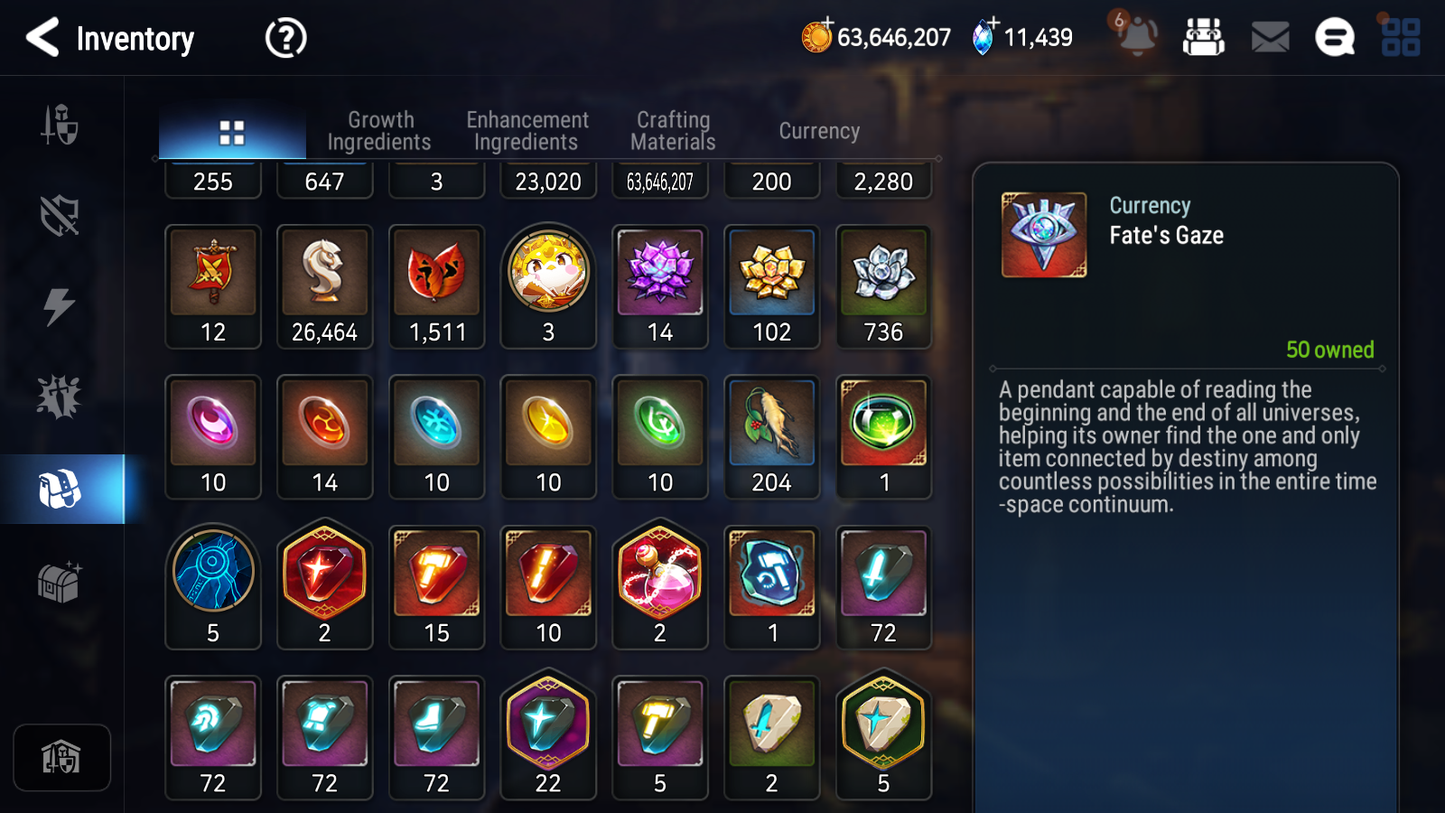Tap the back arrow to leave Inventory
Screen dimensions: 1445x813
click(x=42, y=38)
